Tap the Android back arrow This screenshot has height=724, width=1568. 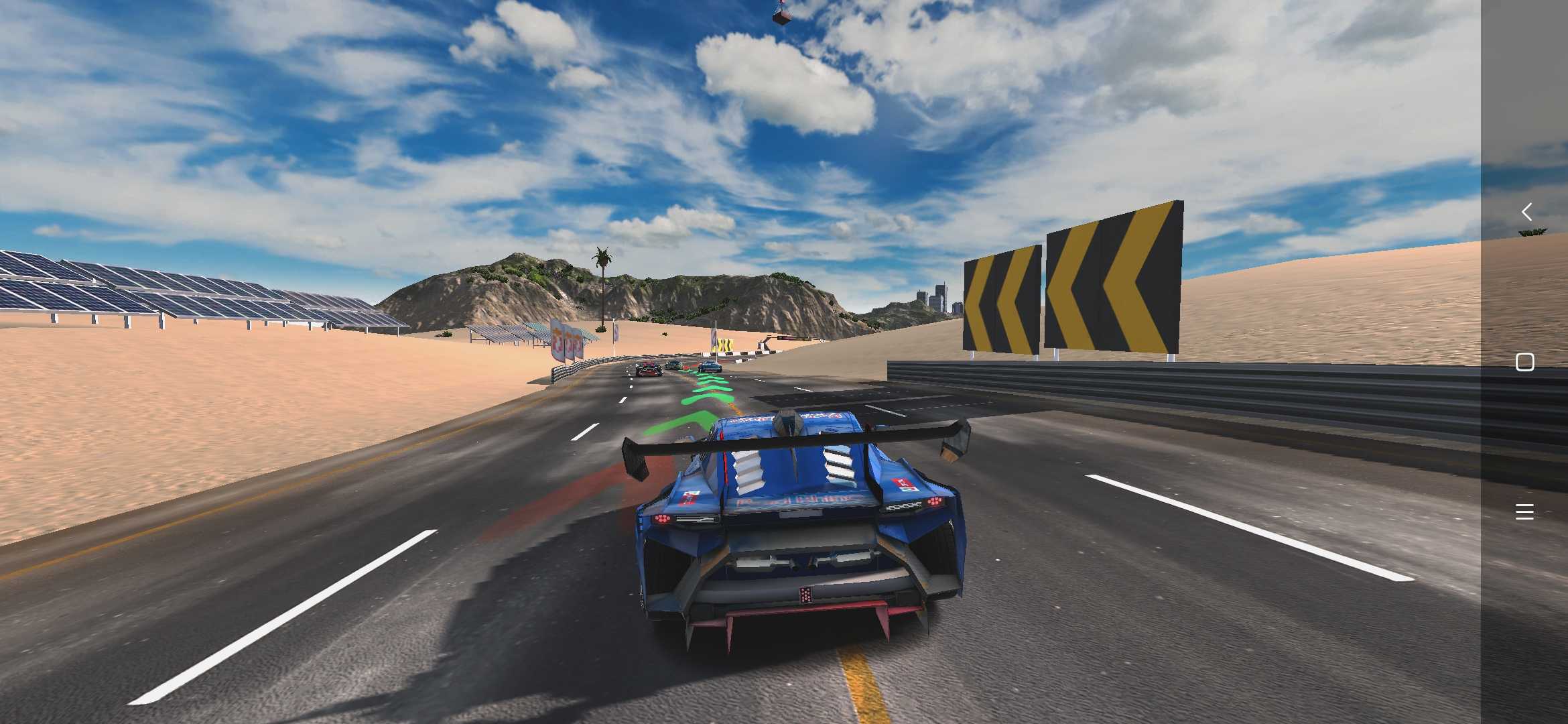click(1526, 213)
